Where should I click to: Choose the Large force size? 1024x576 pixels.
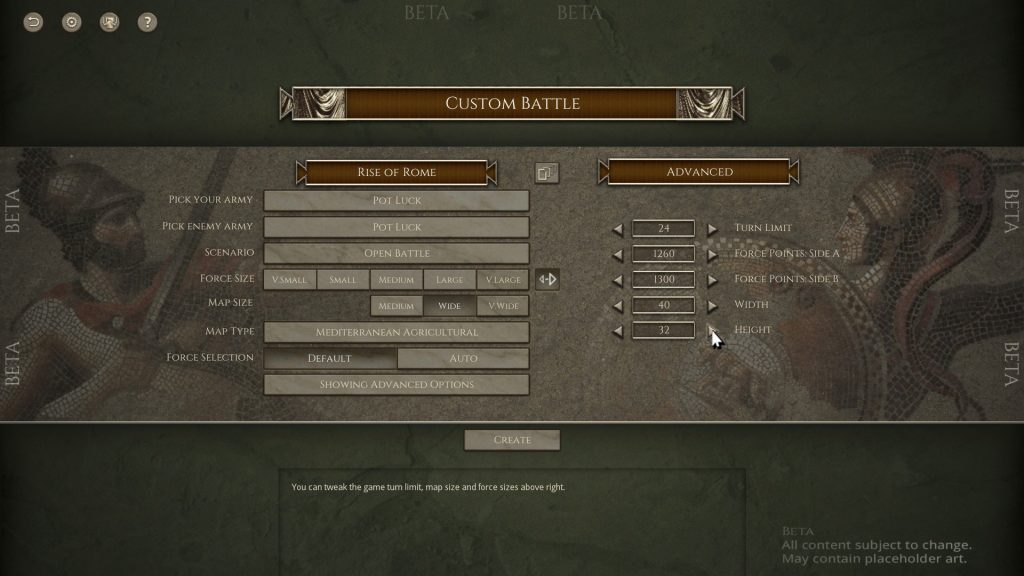pyautogui.click(x=449, y=280)
